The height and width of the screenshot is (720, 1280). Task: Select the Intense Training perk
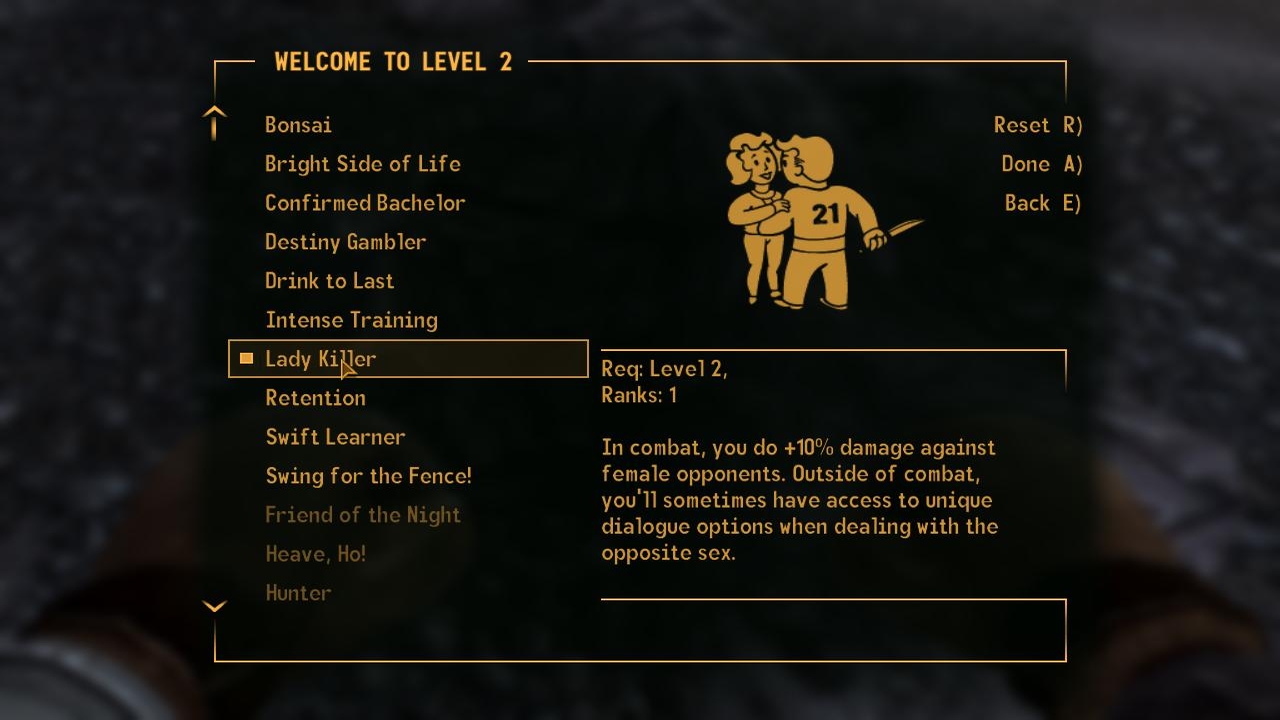[x=351, y=319]
